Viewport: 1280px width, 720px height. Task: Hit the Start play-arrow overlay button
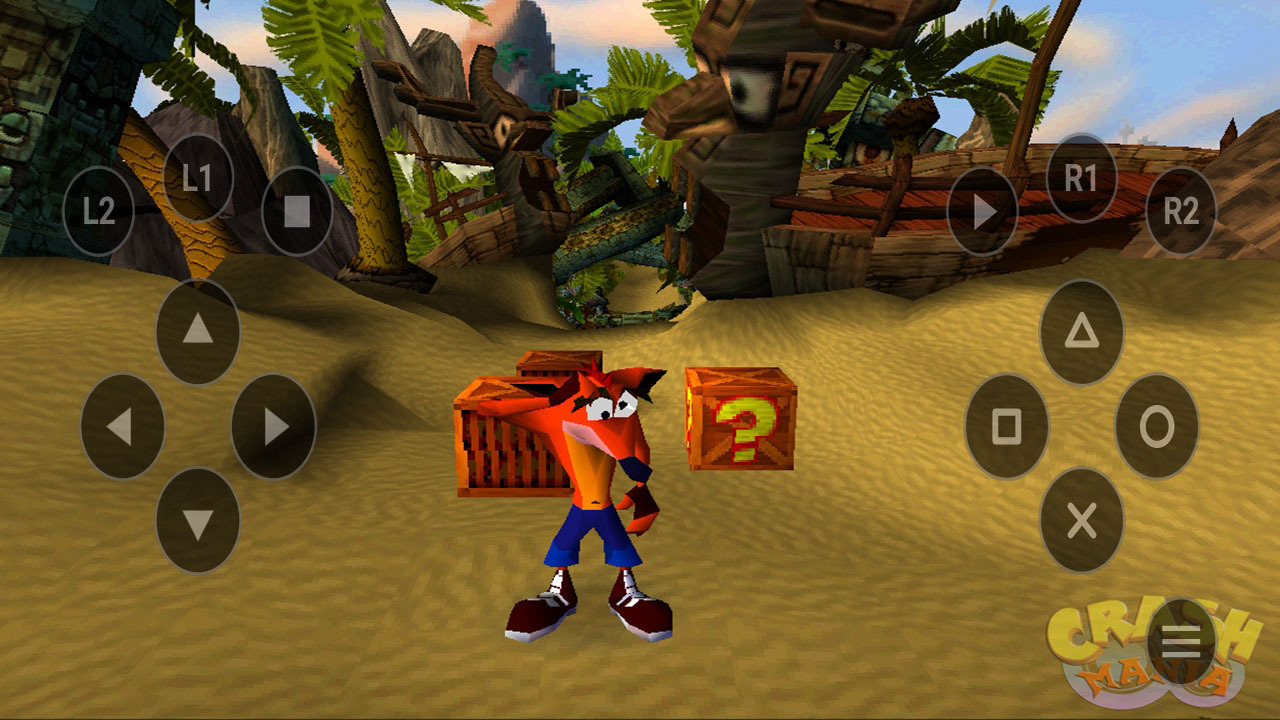click(982, 211)
